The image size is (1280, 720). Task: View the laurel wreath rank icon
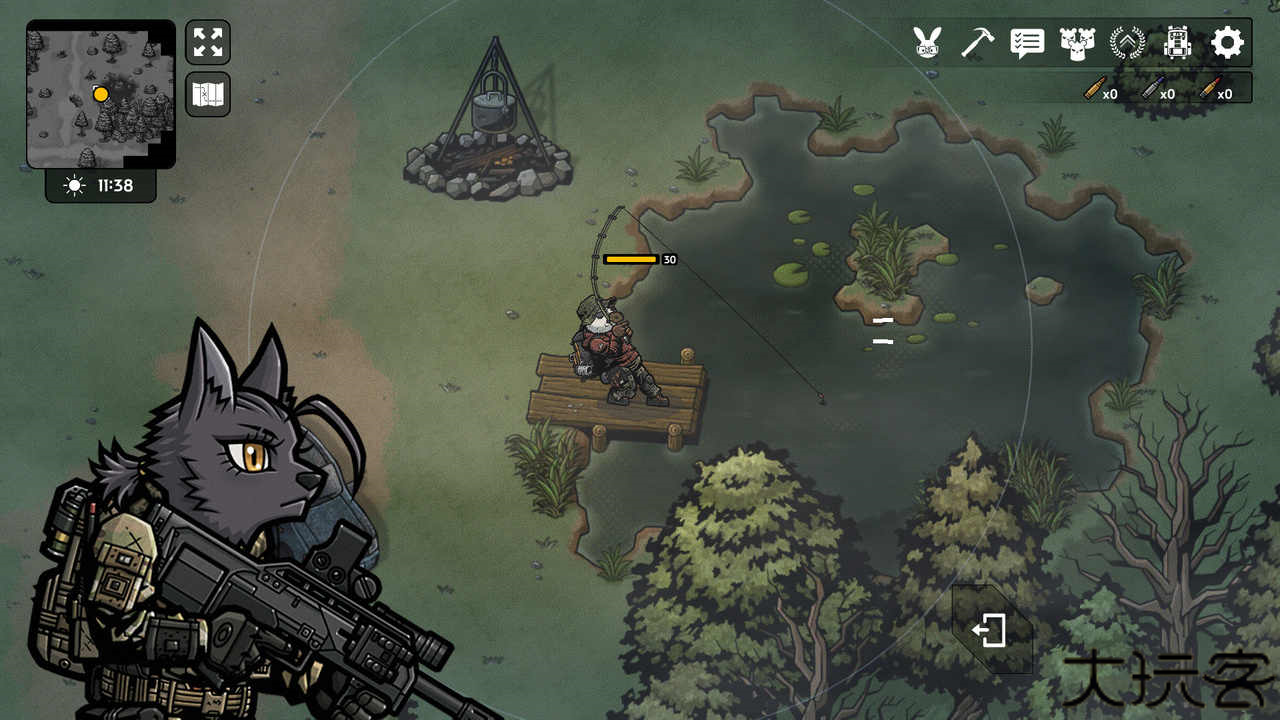click(1127, 42)
